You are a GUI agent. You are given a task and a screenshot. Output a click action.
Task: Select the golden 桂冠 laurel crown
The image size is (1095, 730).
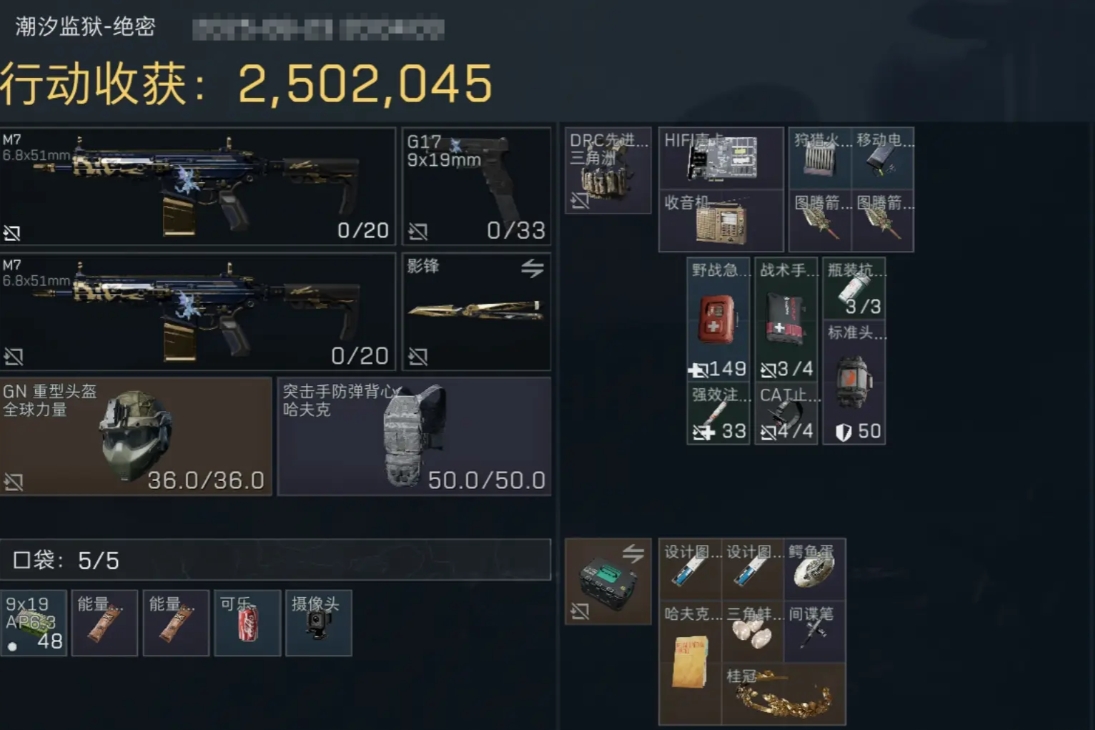pos(783,694)
